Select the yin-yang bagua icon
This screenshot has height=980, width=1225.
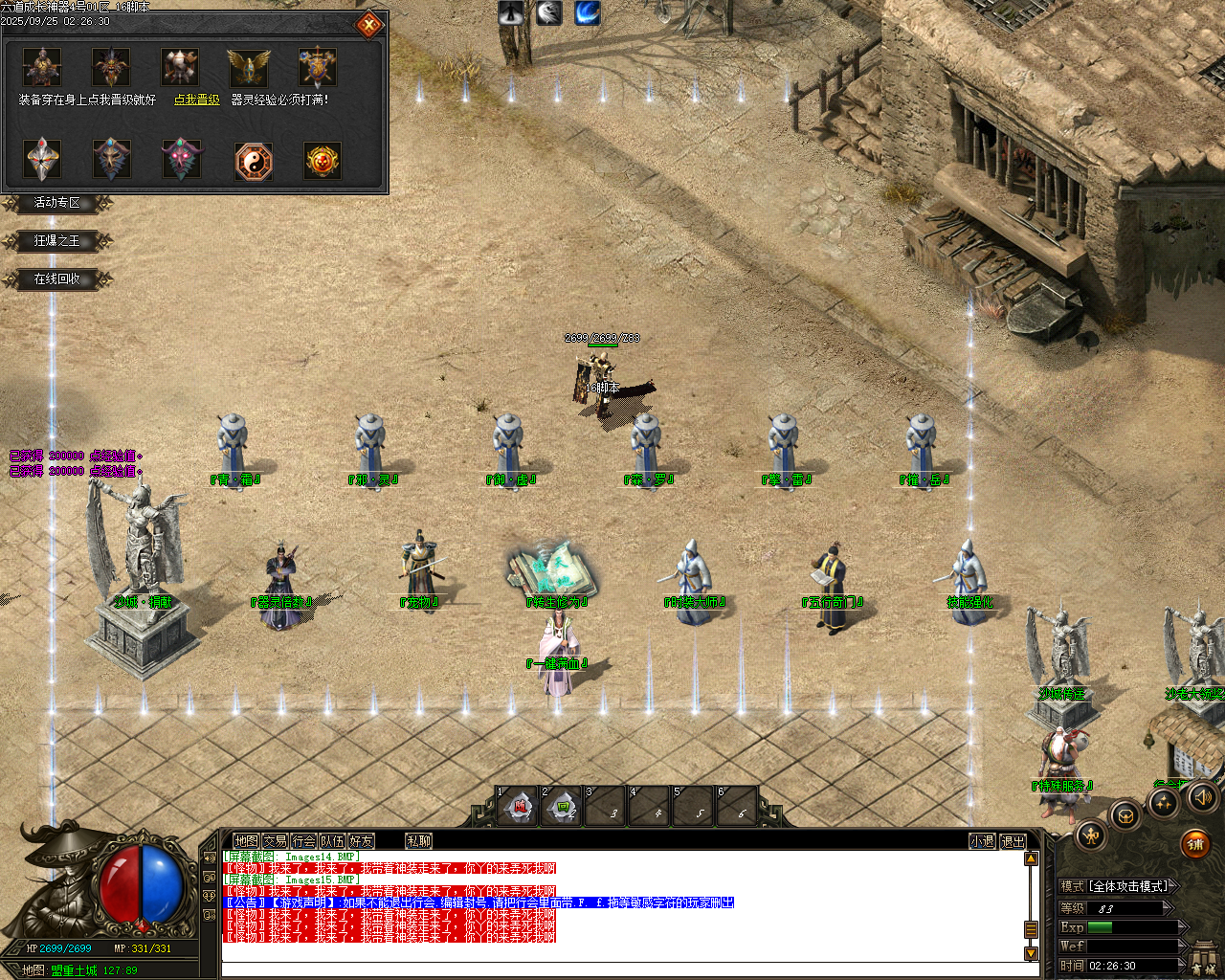pyautogui.click(x=254, y=162)
